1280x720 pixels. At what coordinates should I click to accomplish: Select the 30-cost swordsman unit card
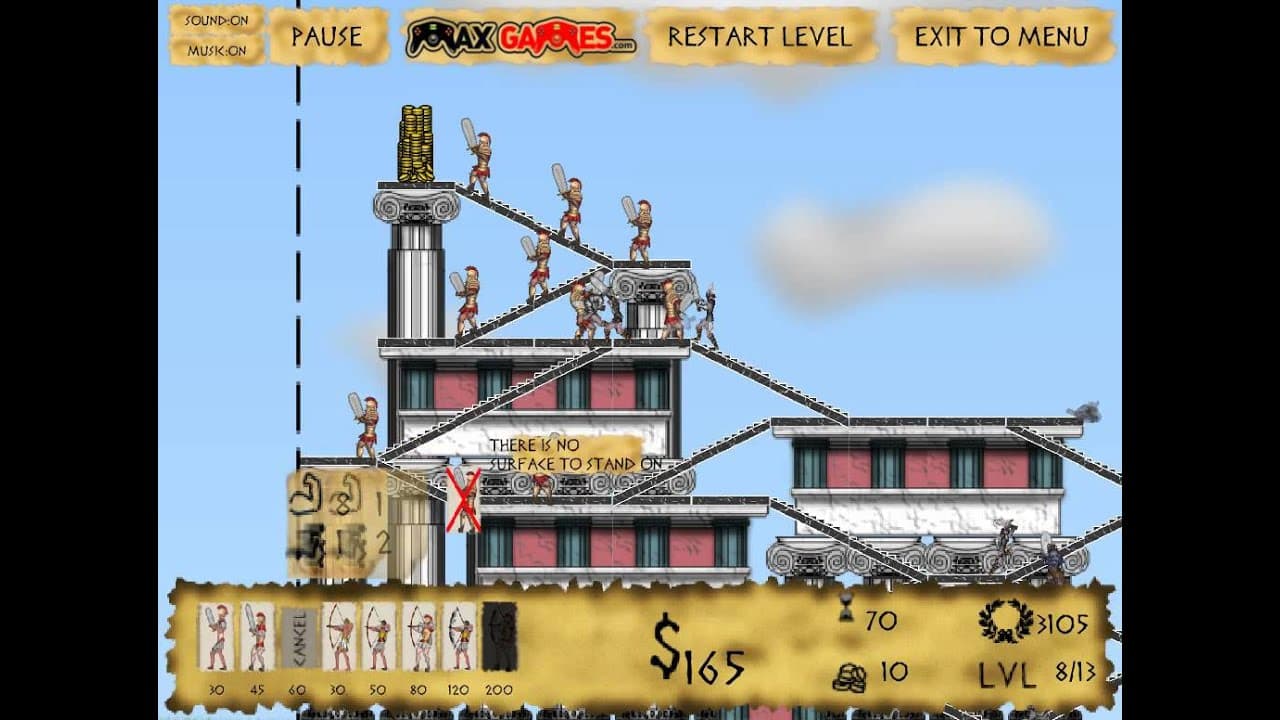216,636
